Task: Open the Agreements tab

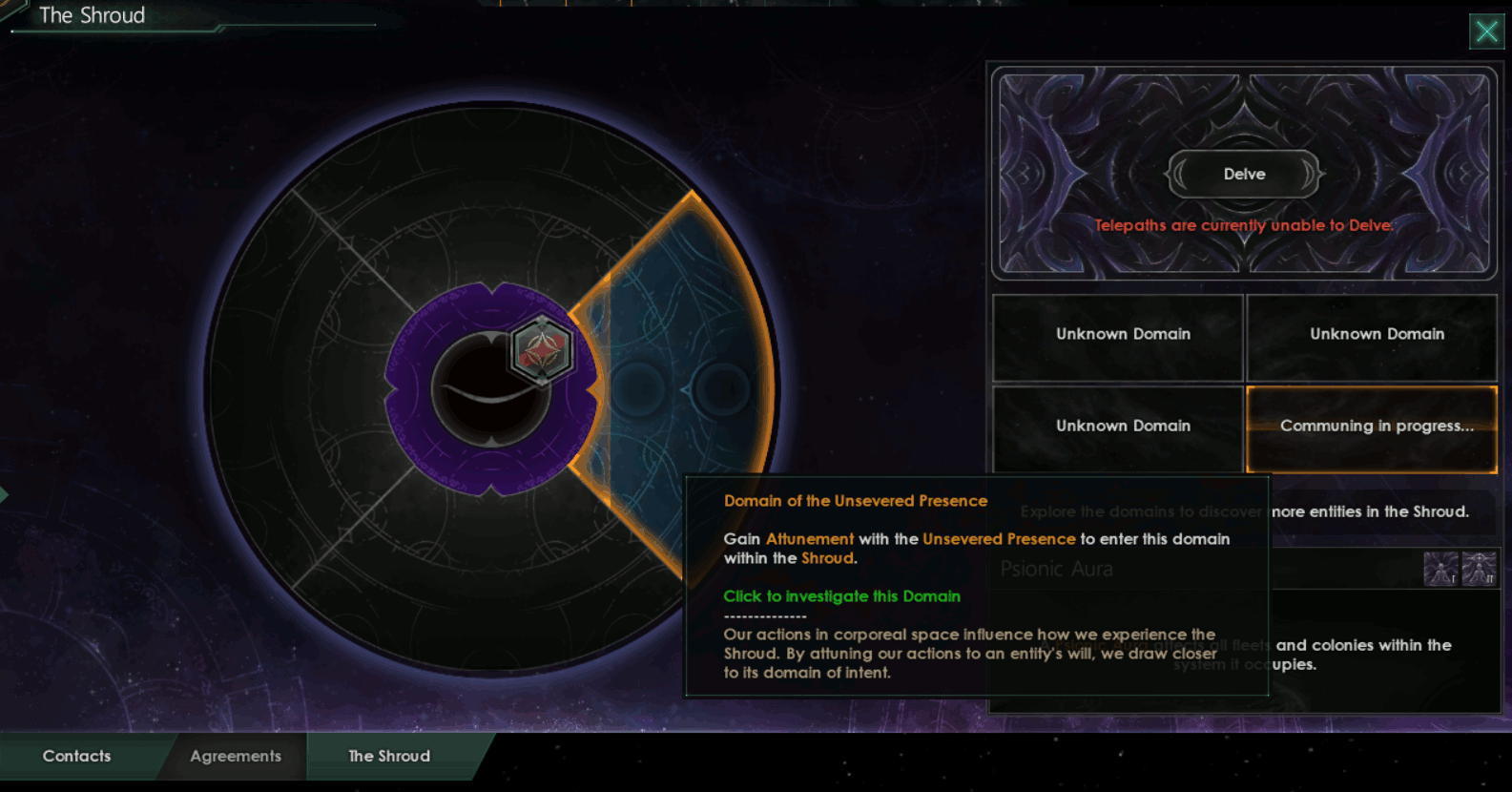Action: [x=235, y=756]
